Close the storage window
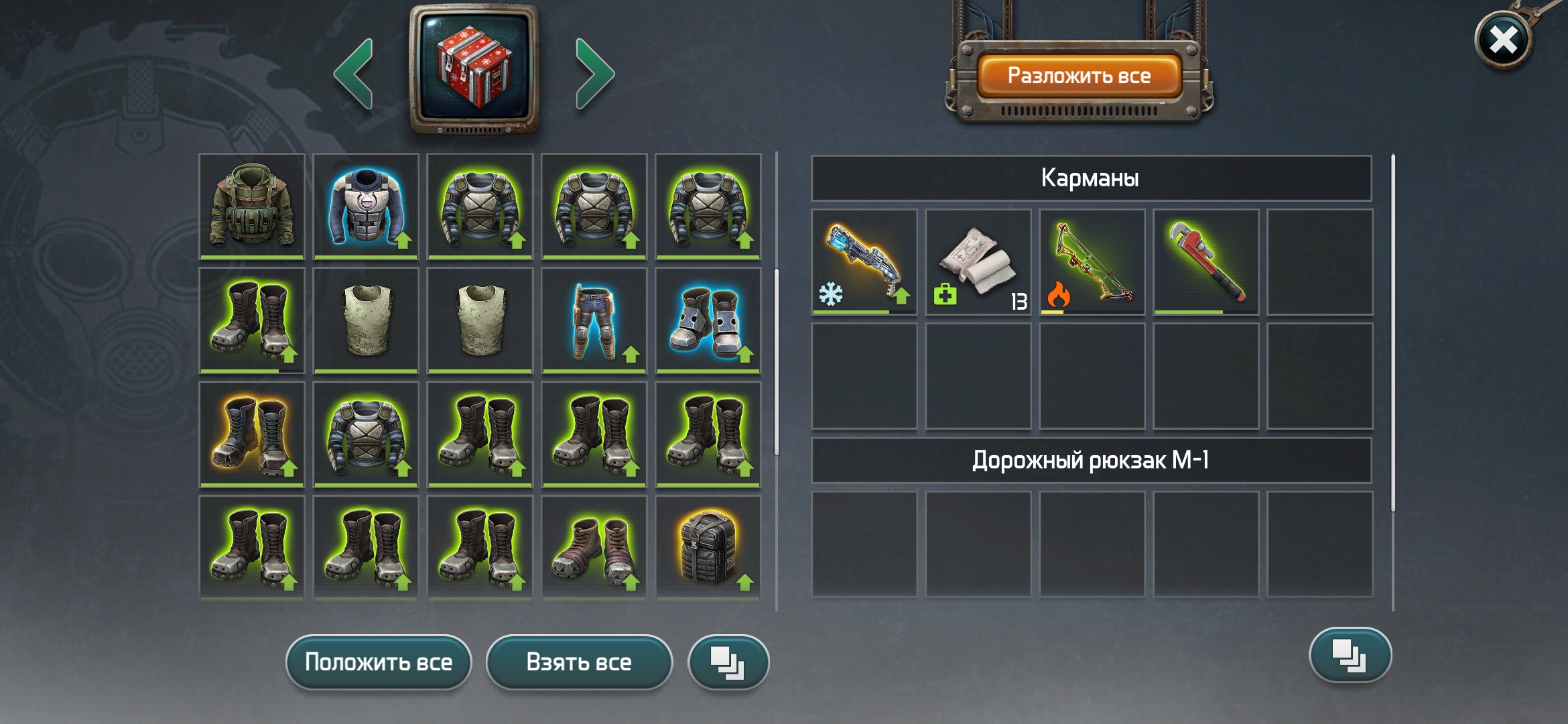1568x724 pixels. click(1503, 41)
